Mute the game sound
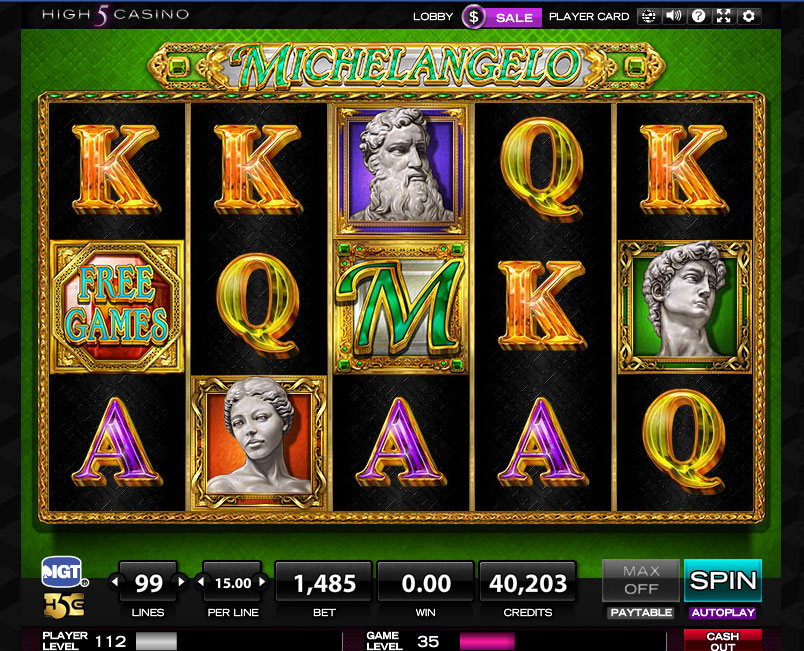 673,16
